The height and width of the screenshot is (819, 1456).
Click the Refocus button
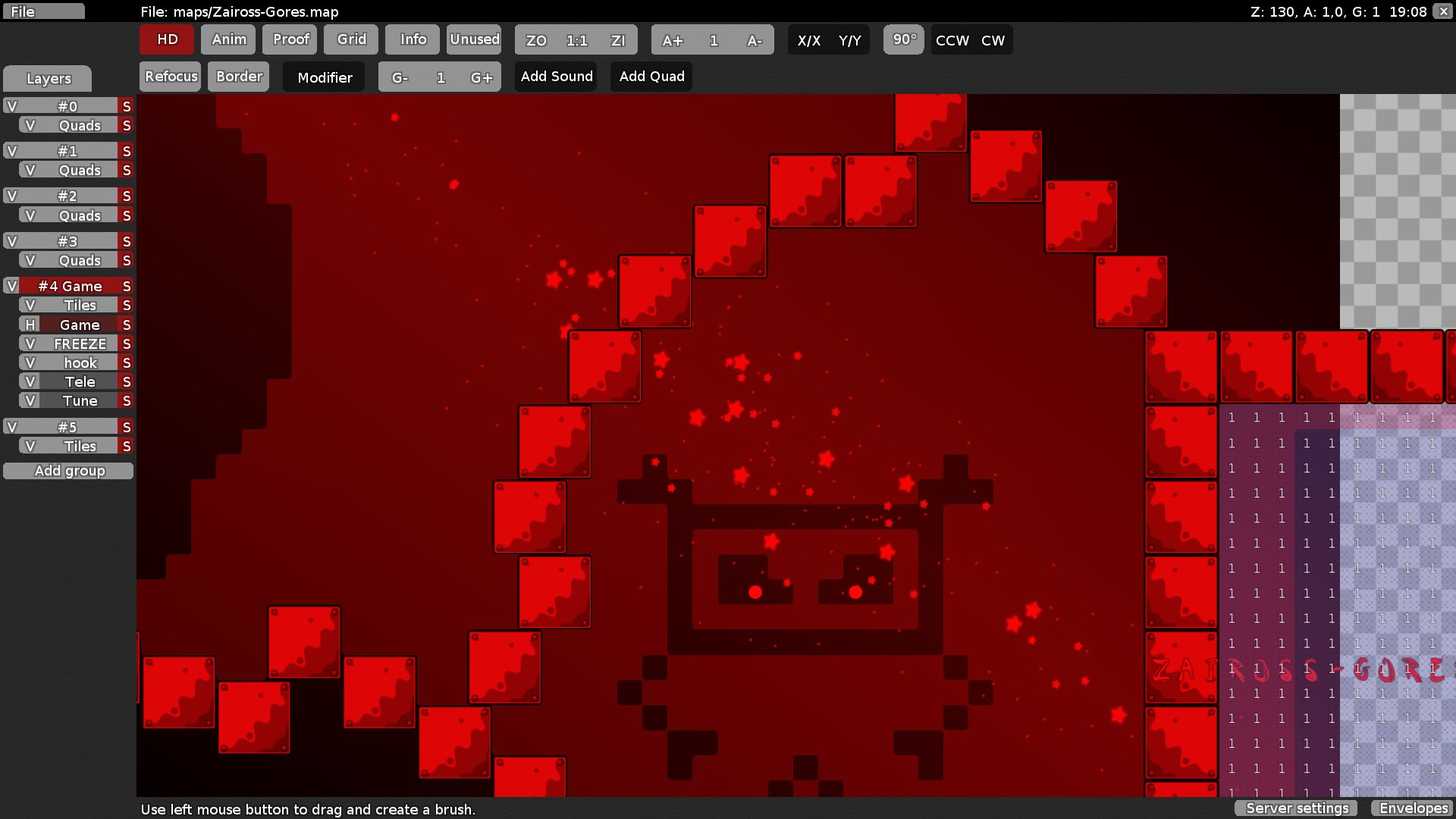click(x=171, y=77)
